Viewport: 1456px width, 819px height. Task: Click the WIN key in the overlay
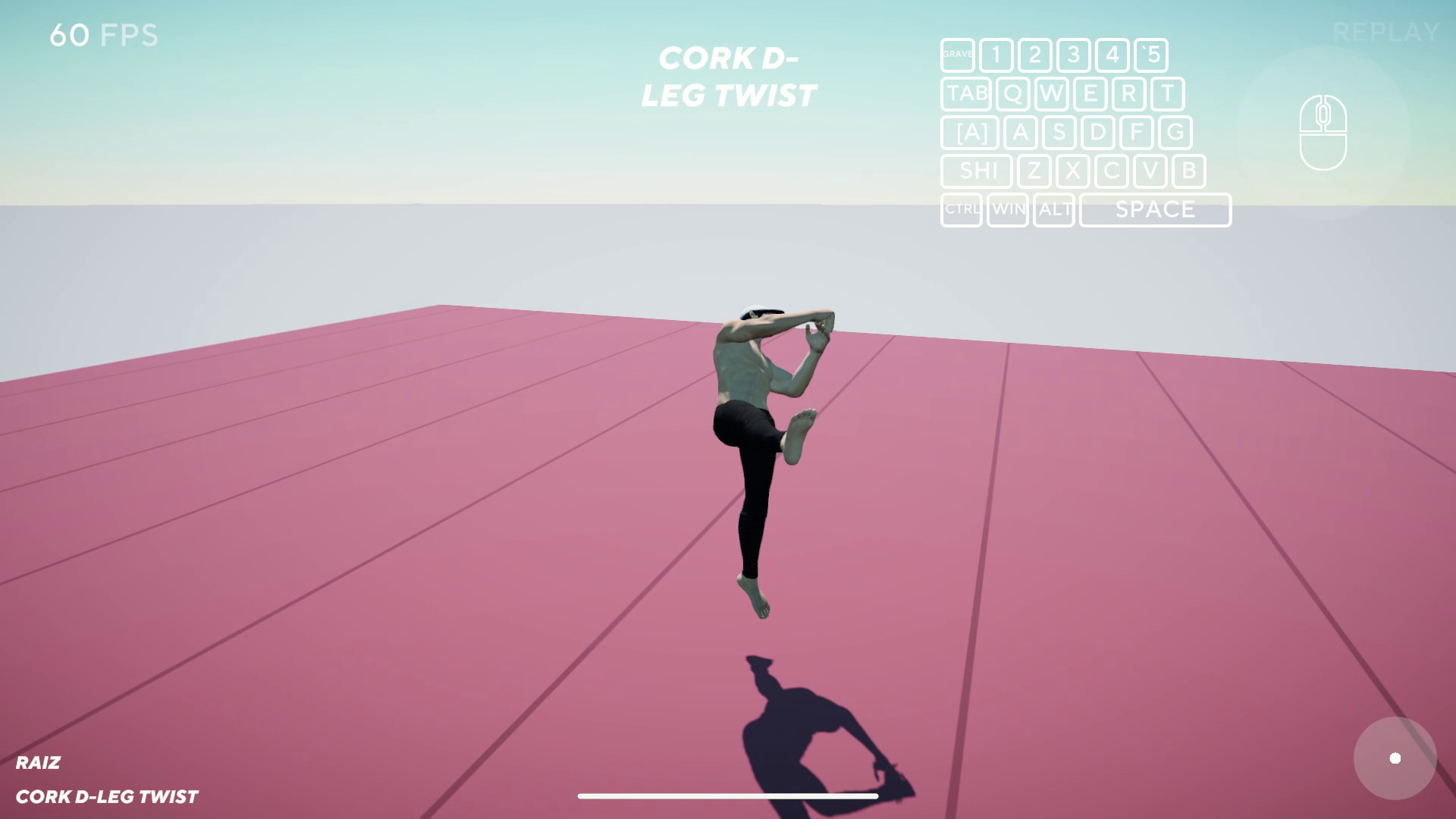[1009, 210]
